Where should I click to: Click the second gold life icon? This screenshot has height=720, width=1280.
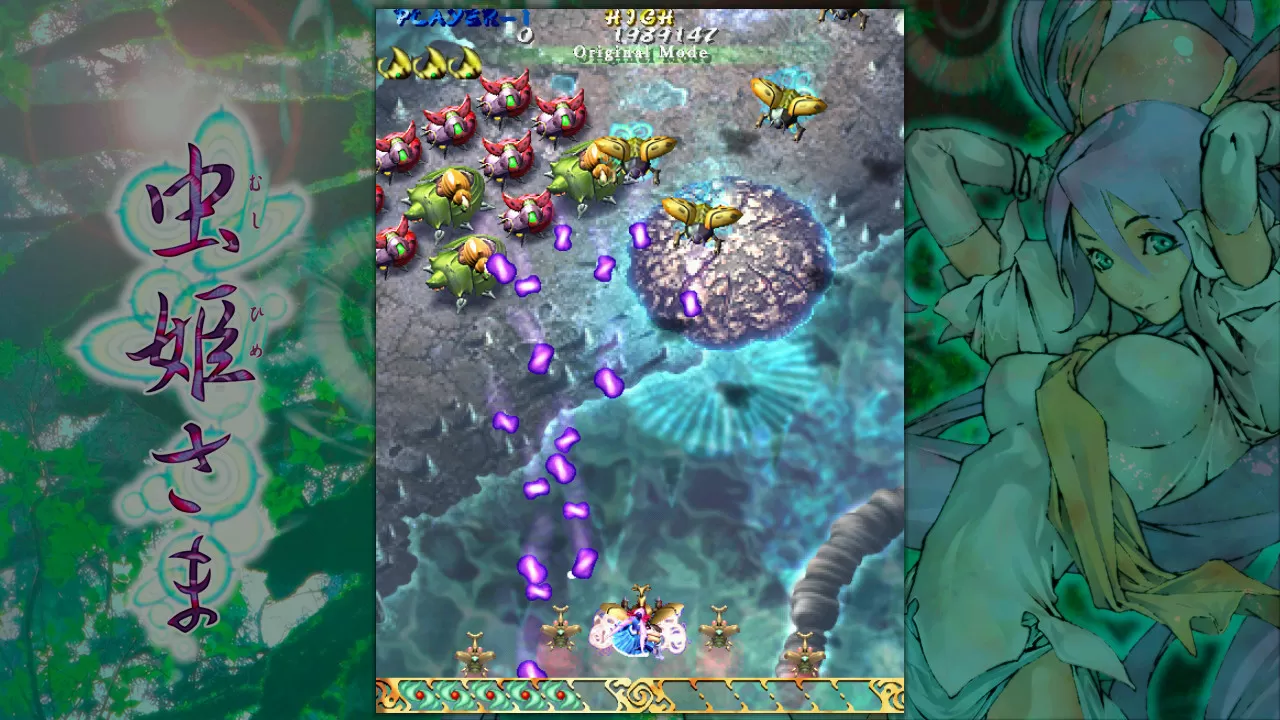[x=432, y=60]
